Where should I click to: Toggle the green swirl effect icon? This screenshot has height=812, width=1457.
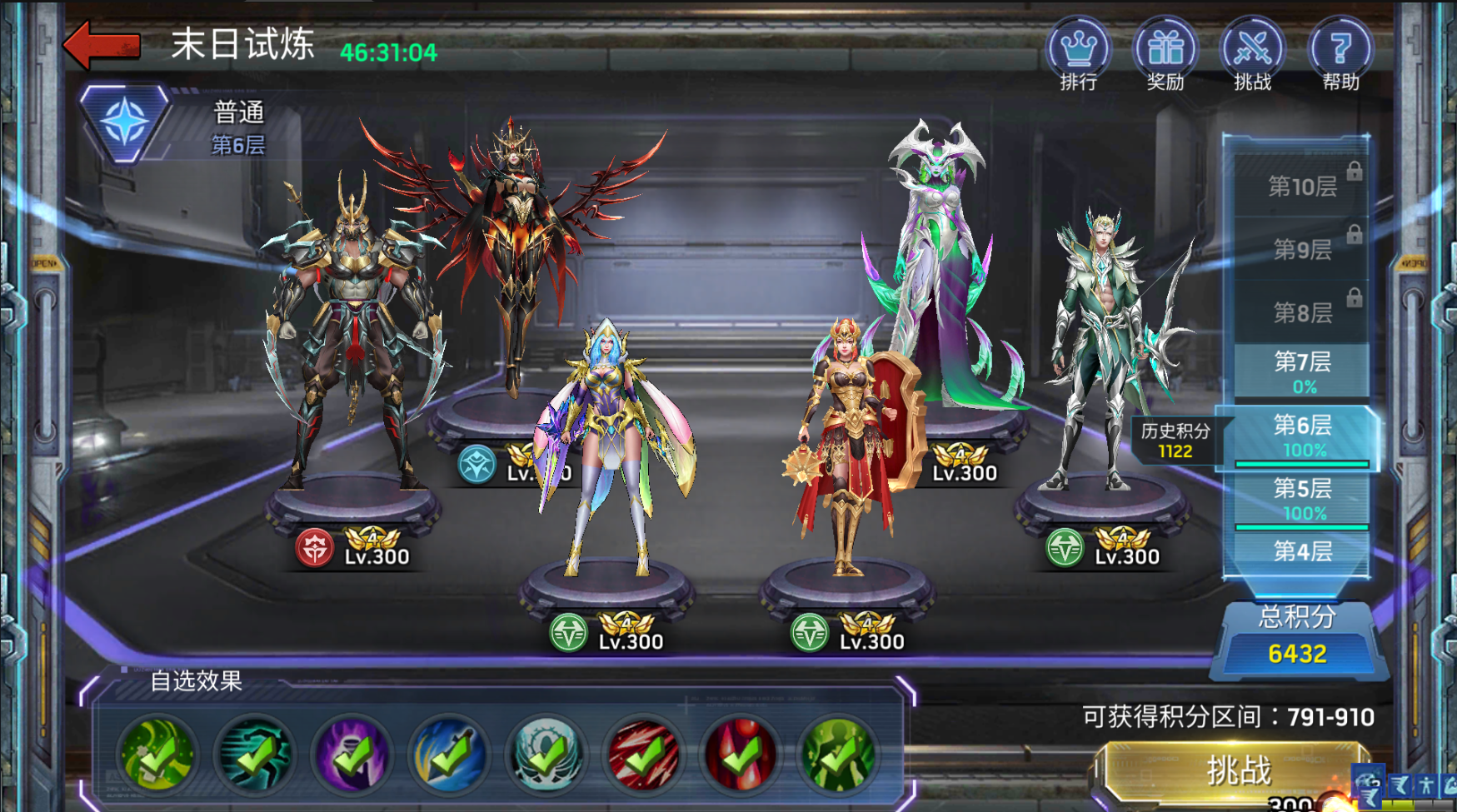[x=157, y=755]
